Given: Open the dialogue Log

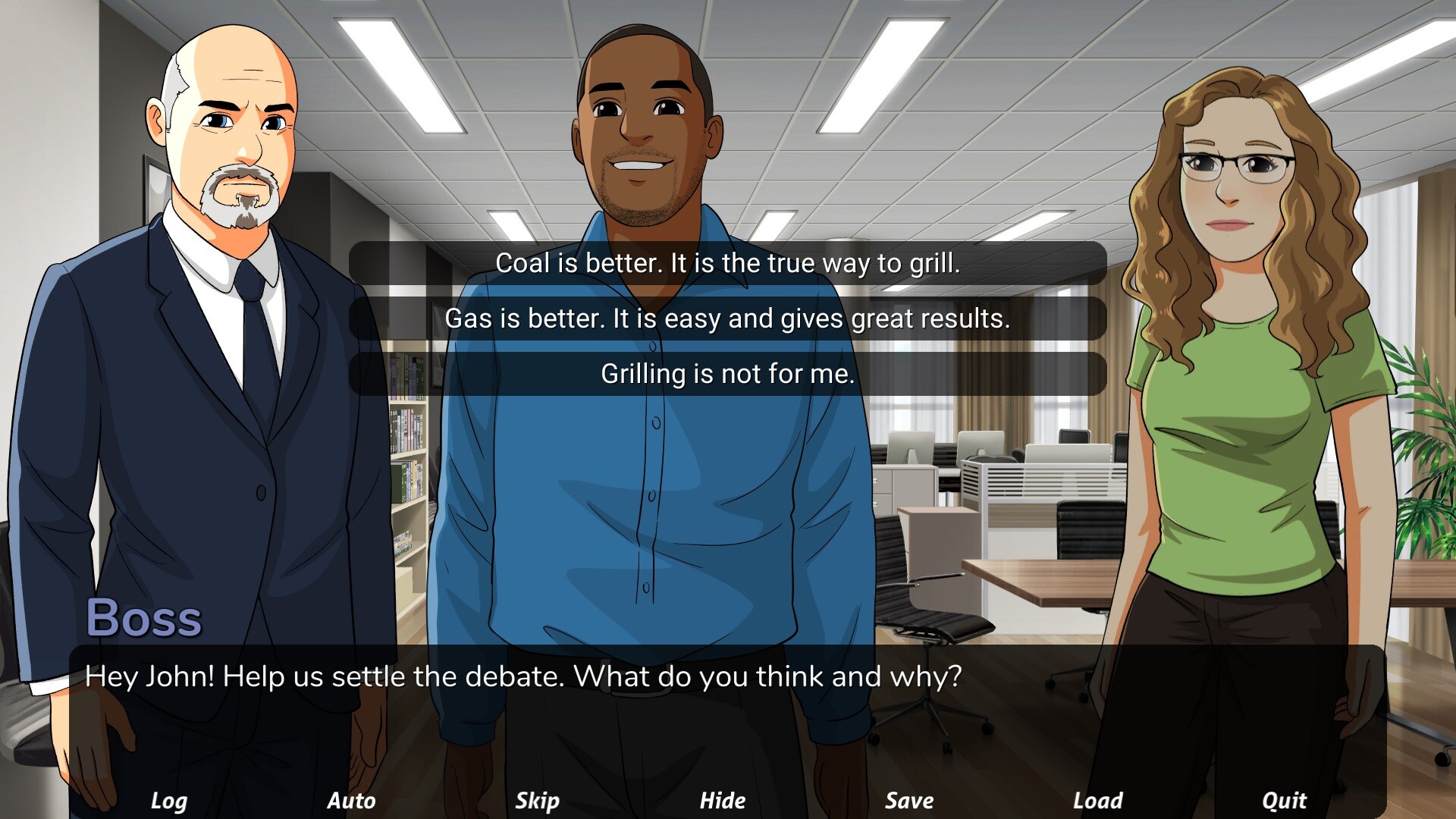Looking at the screenshot, I should (170, 800).
